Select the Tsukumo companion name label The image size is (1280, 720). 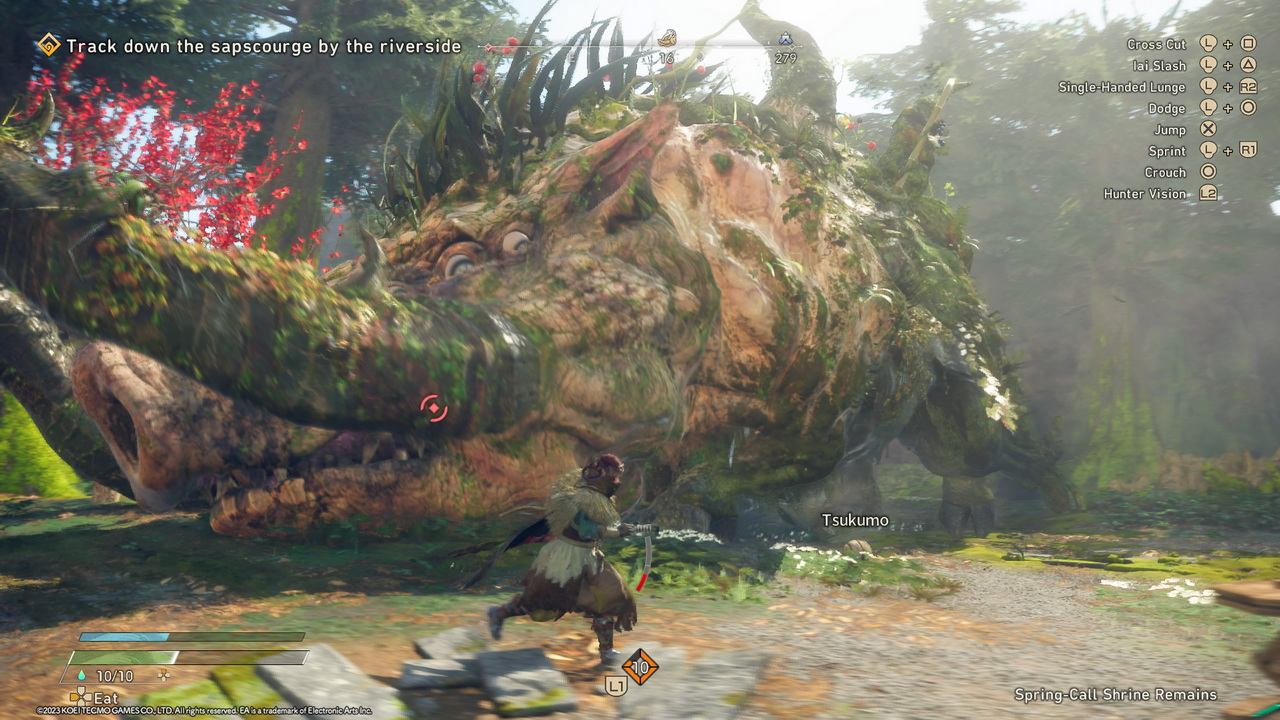[855, 520]
